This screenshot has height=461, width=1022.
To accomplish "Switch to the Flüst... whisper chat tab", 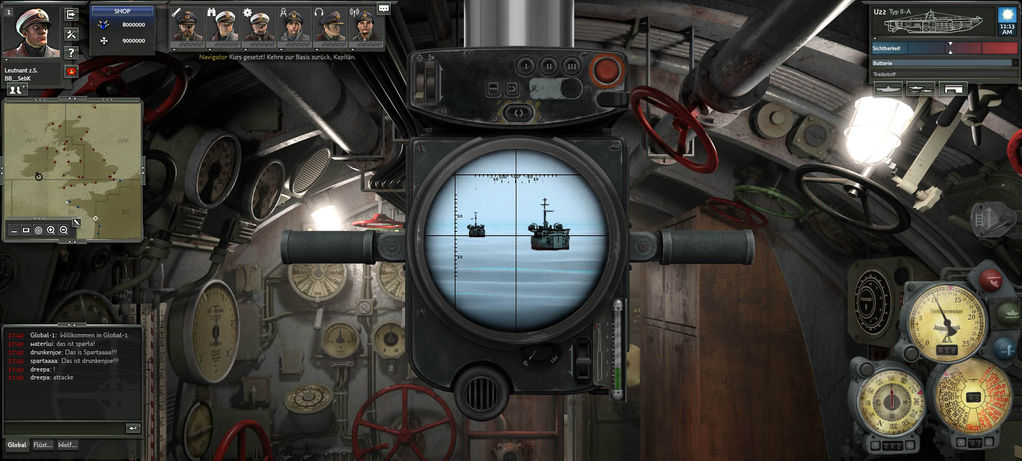I will pos(43,445).
